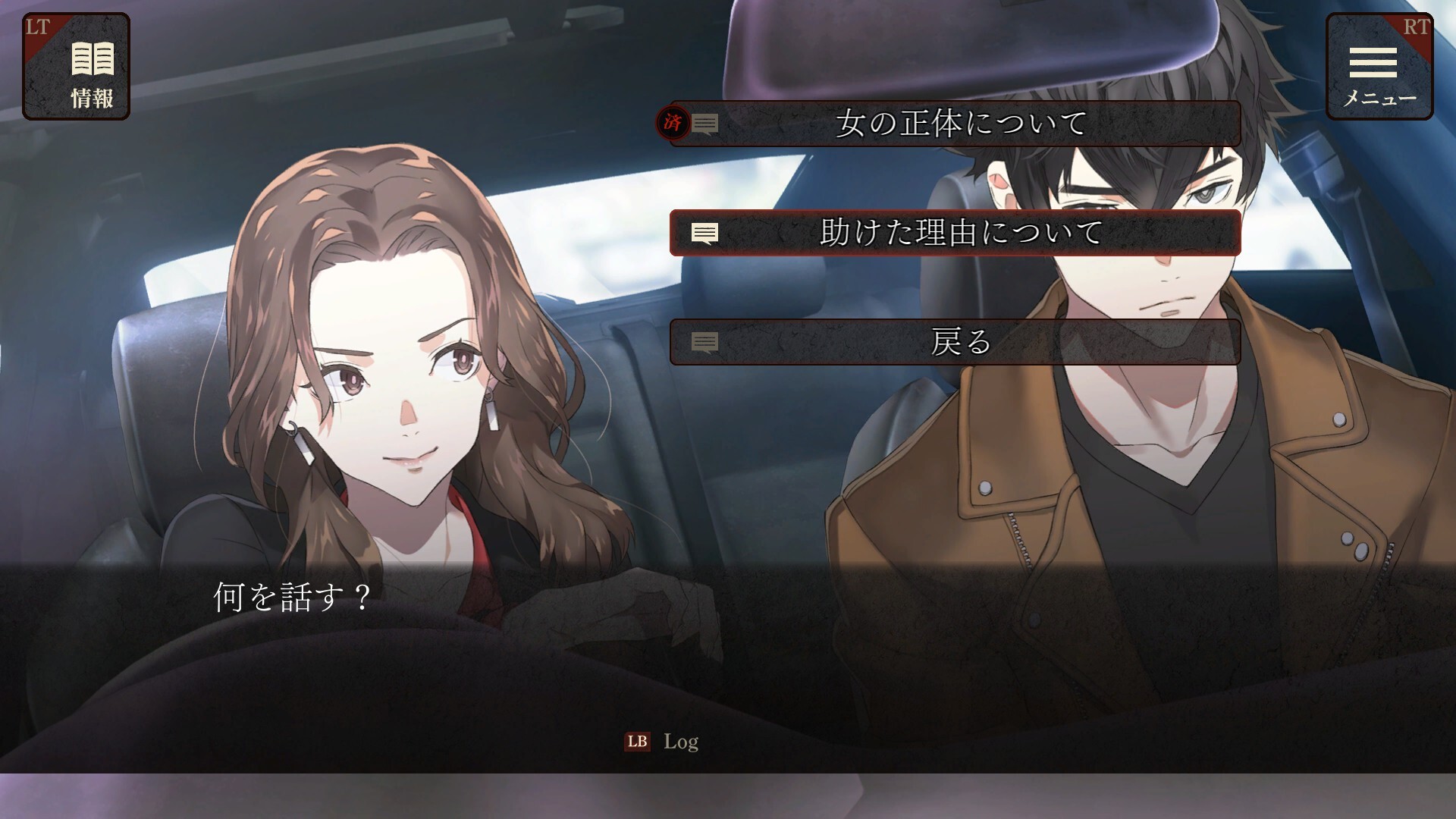Choose the 女の正体について dialogue topic
The width and height of the screenshot is (1456, 819).
(955, 124)
